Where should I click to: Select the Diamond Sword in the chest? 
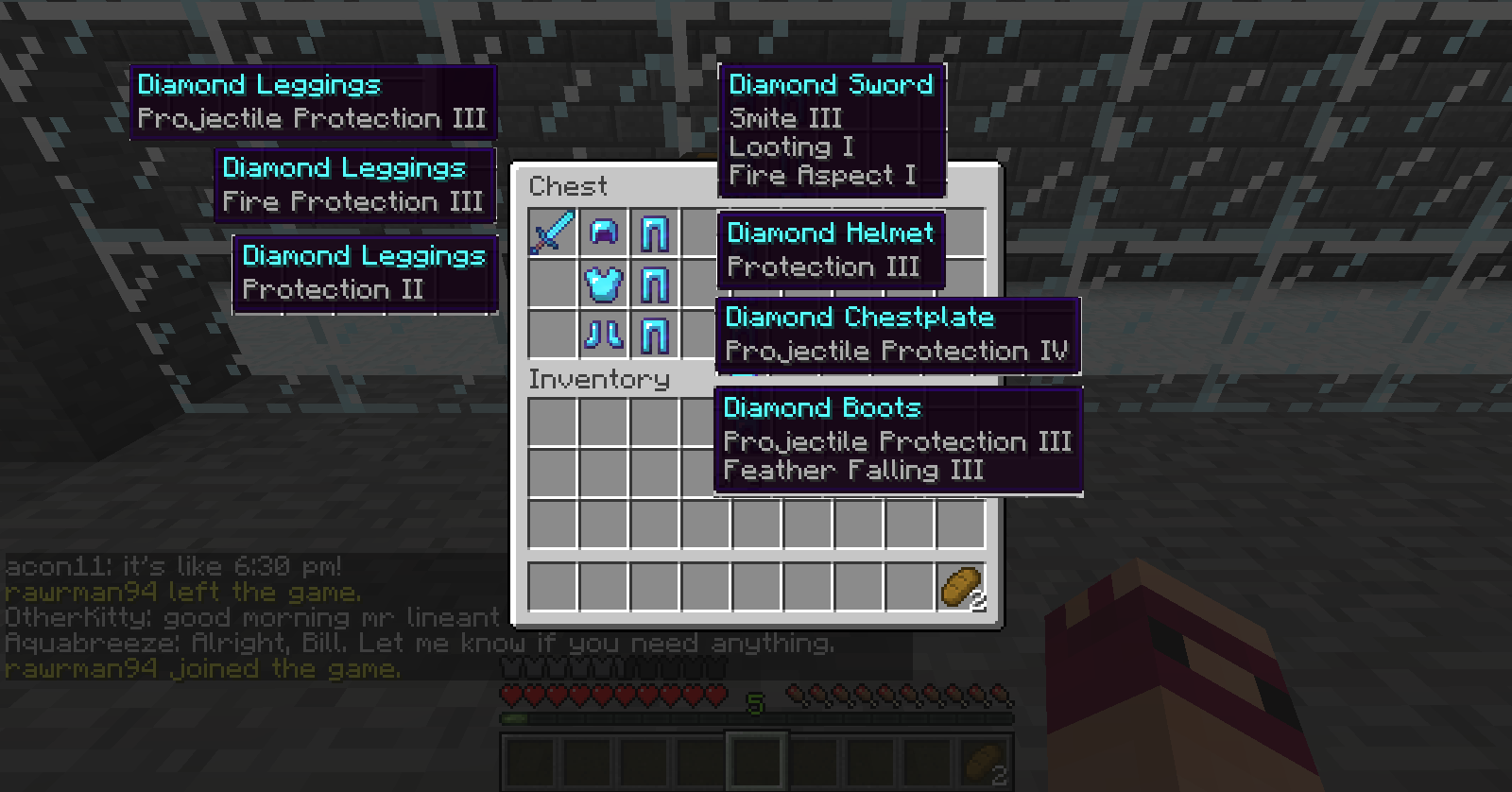pos(553,232)
